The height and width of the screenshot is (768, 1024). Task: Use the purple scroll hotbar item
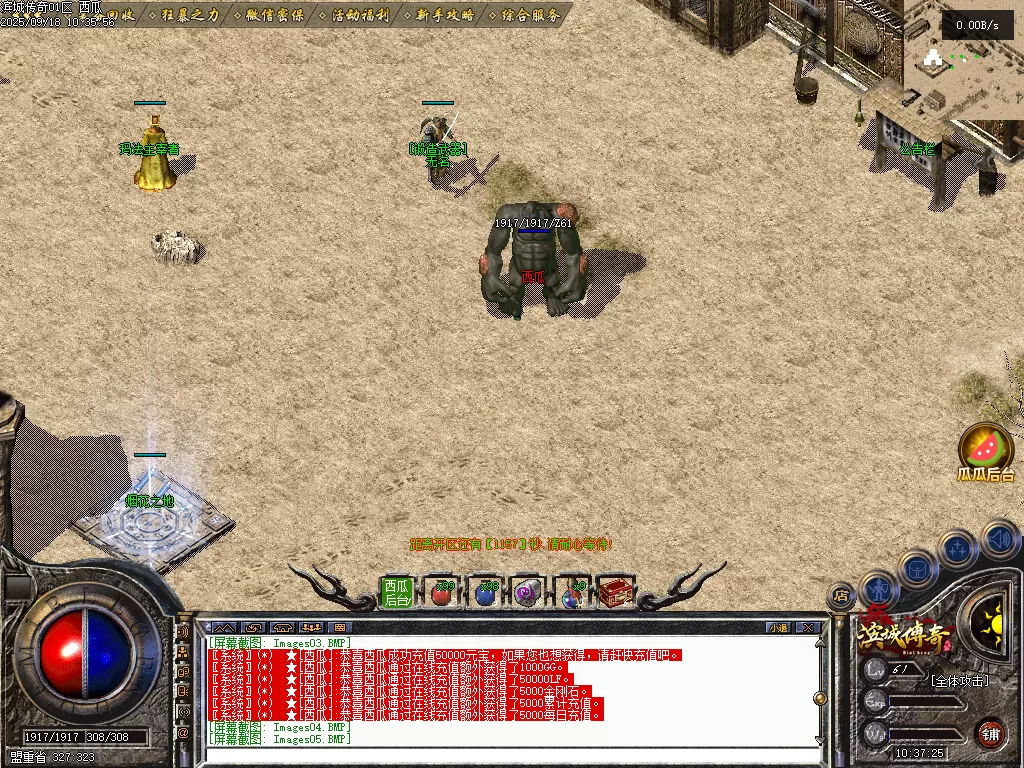click(x=529, y=593)
